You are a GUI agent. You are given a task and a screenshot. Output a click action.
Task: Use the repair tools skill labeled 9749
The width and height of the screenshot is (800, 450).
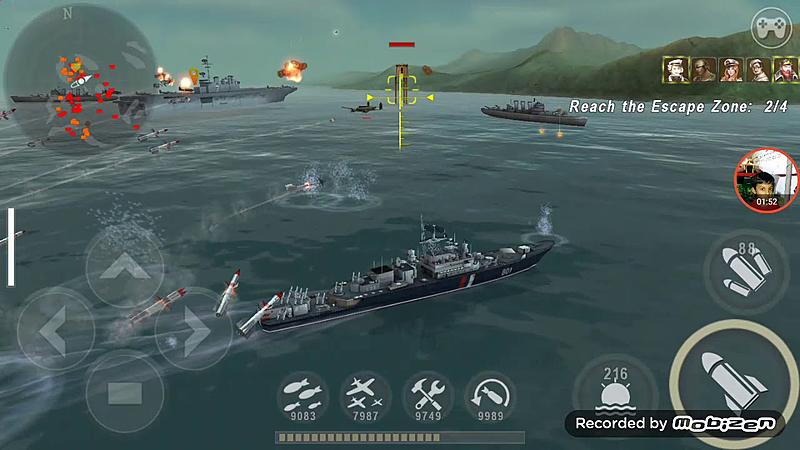[428, 397]
